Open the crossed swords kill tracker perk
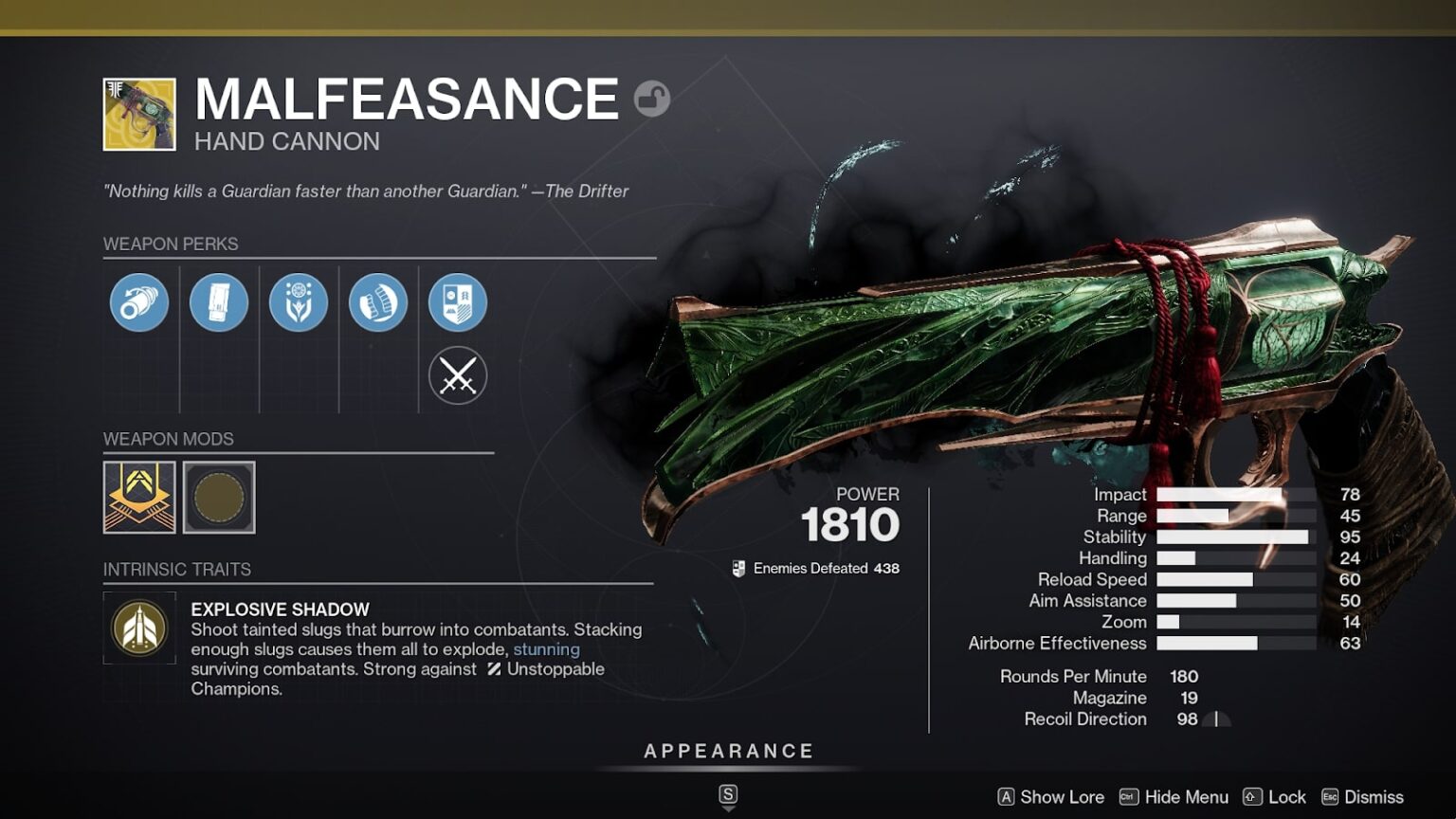 [458, 375]
